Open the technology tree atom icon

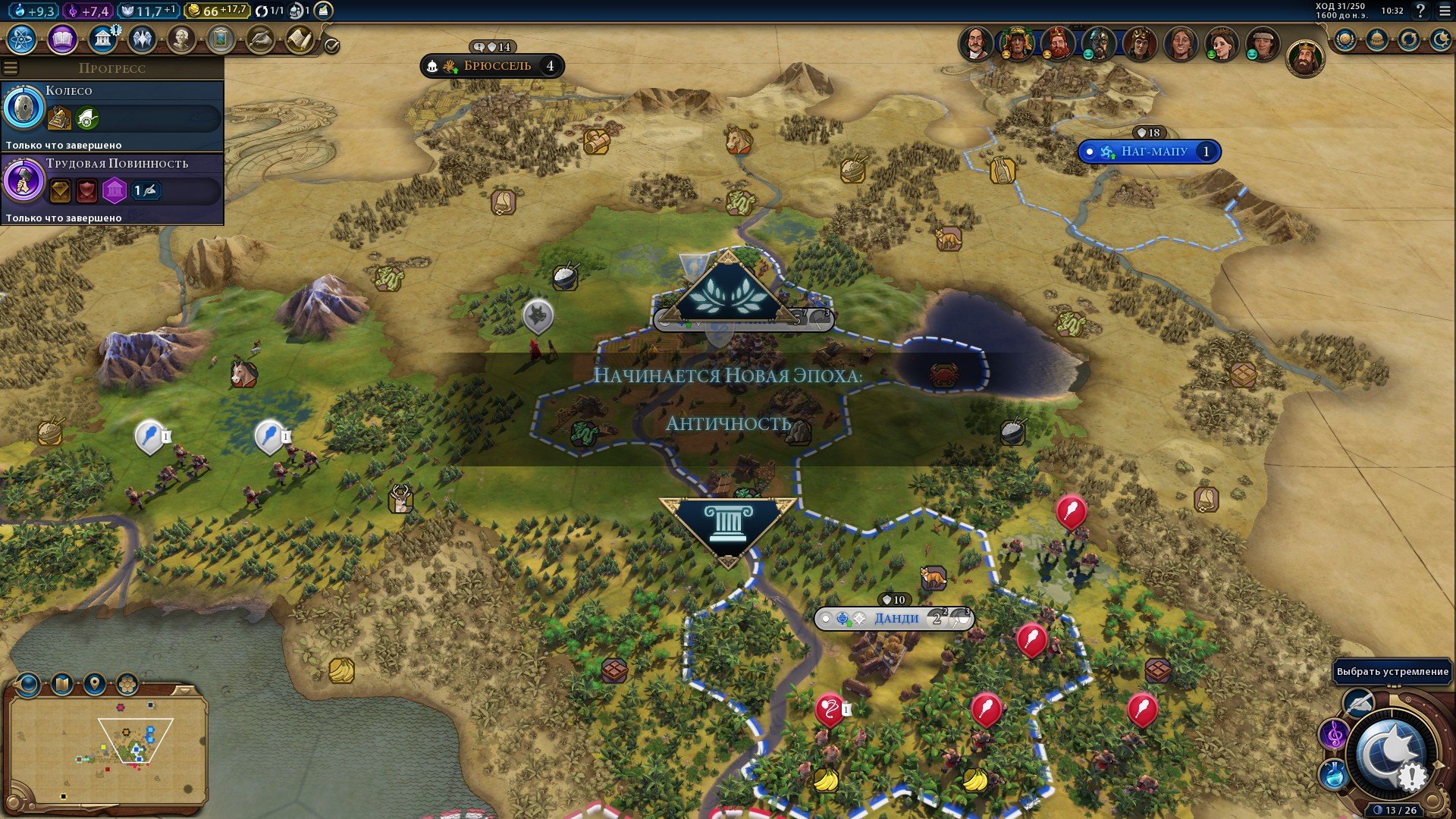point(23,39)
